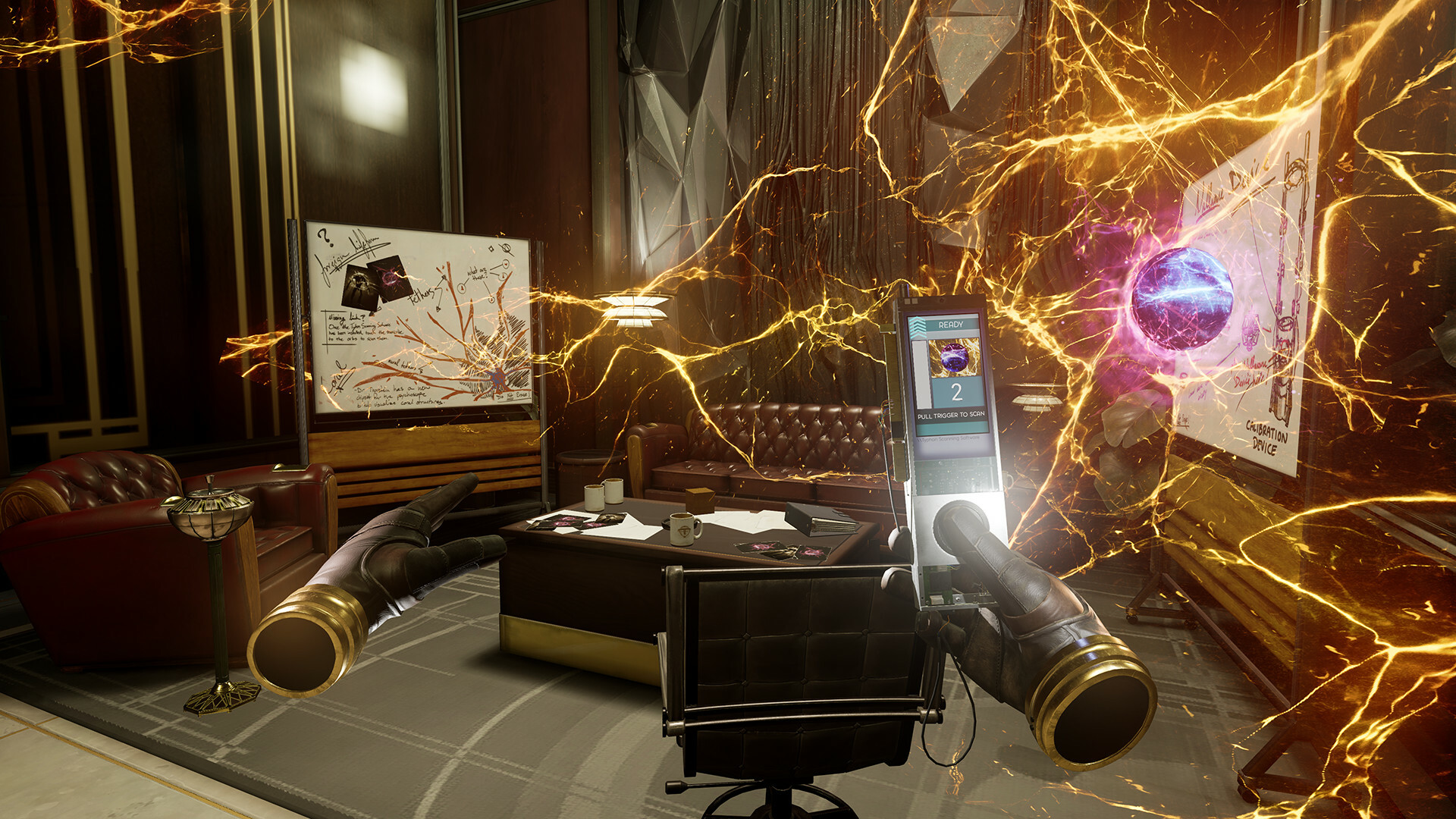Click the PULL TRIGGER TO SCAN prompt
This screenshot has width=1456, height=819.
tap(952, 415)
